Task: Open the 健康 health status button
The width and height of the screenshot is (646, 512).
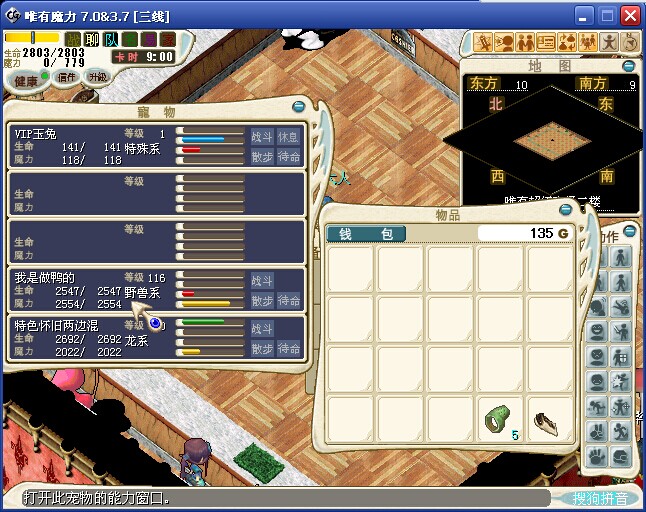Action: point(26,81)
